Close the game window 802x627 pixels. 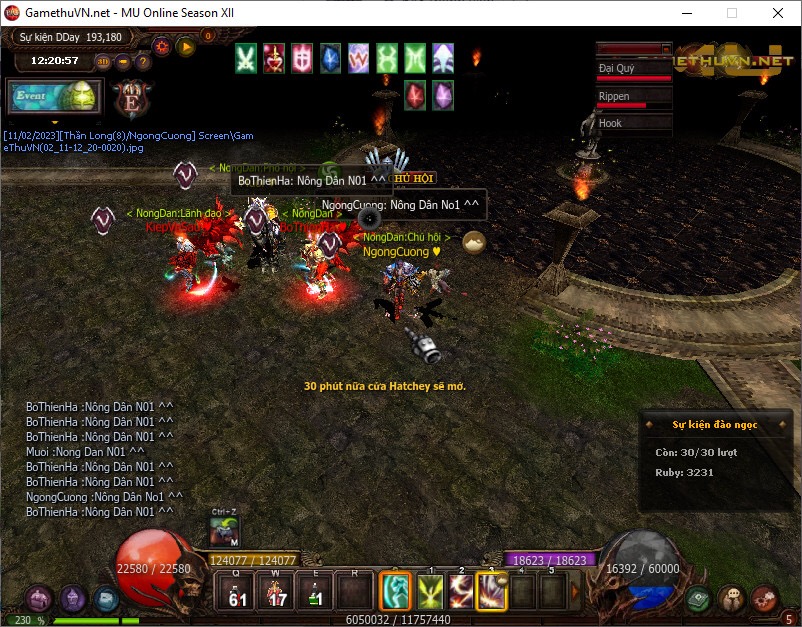point(778,13)
